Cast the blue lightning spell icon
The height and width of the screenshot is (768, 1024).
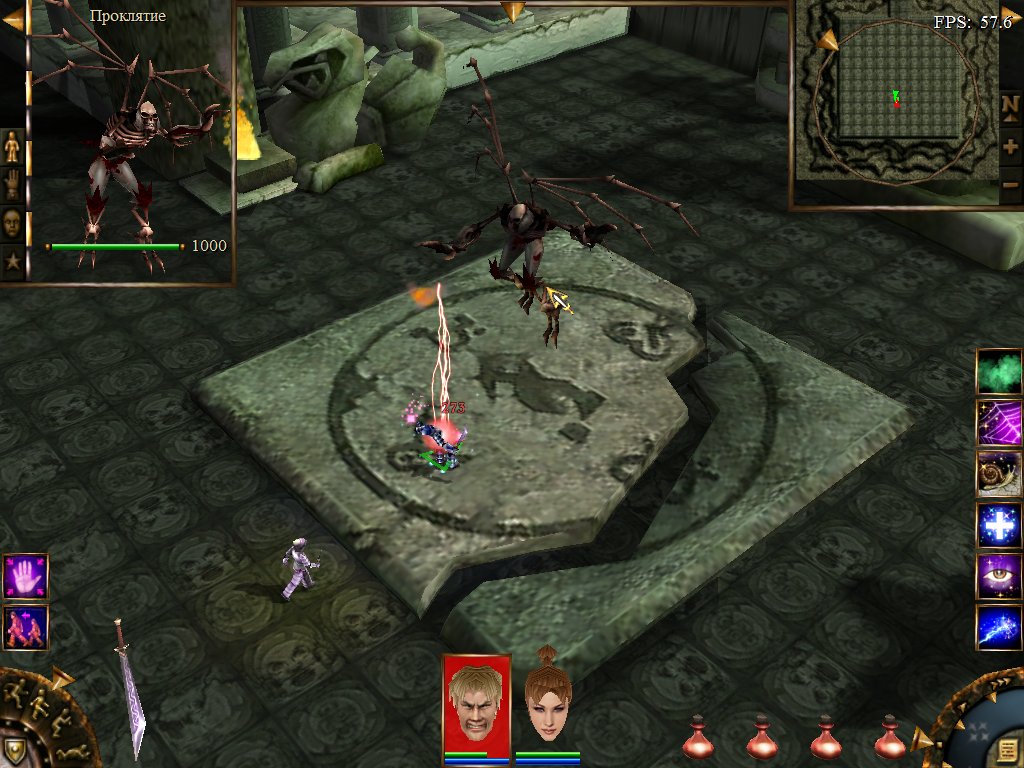(999, 628)
